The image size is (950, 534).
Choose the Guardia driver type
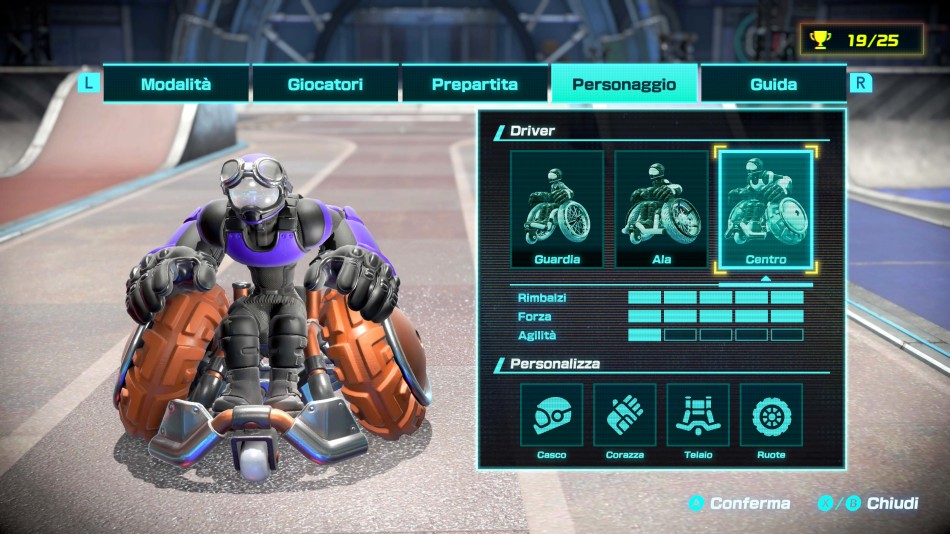(x=557, y=210)
